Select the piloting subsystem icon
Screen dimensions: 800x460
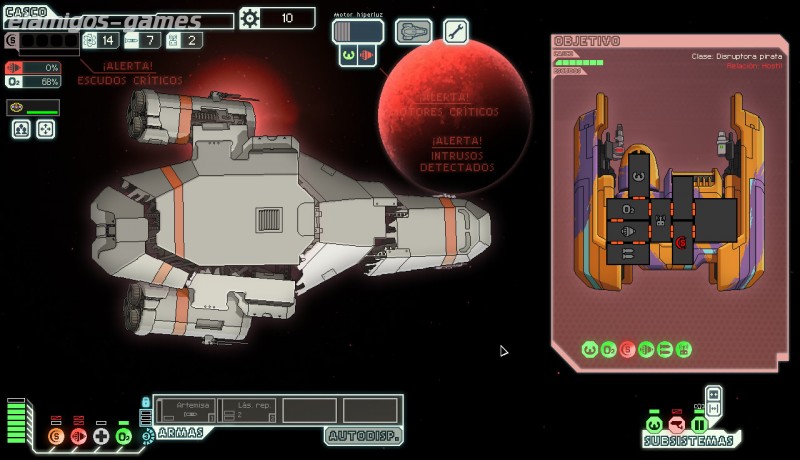pos(654,425)
